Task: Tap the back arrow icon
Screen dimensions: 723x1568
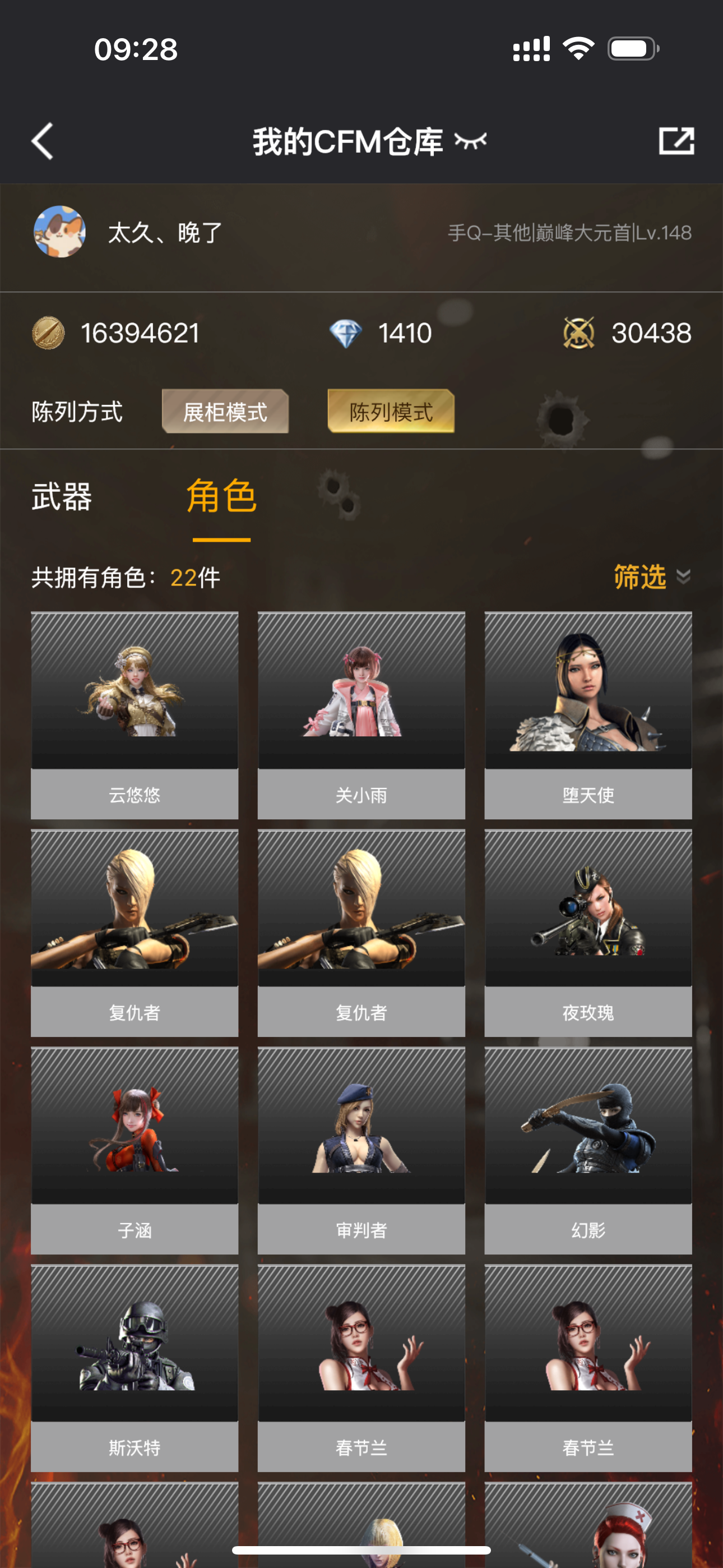Action: tap(41, 140)
